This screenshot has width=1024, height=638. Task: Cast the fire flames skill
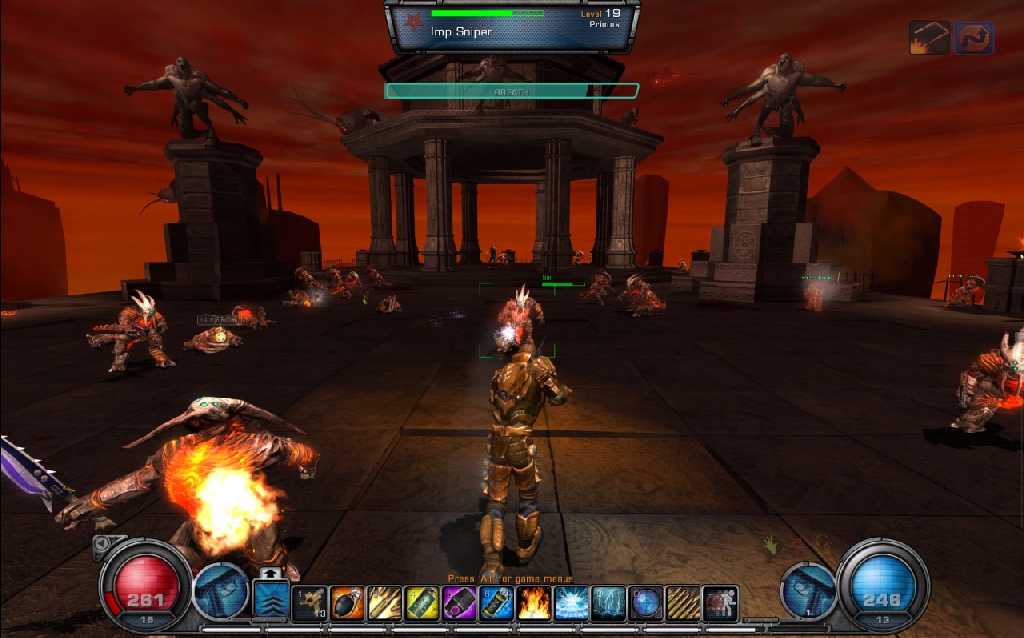coord(534,603)
